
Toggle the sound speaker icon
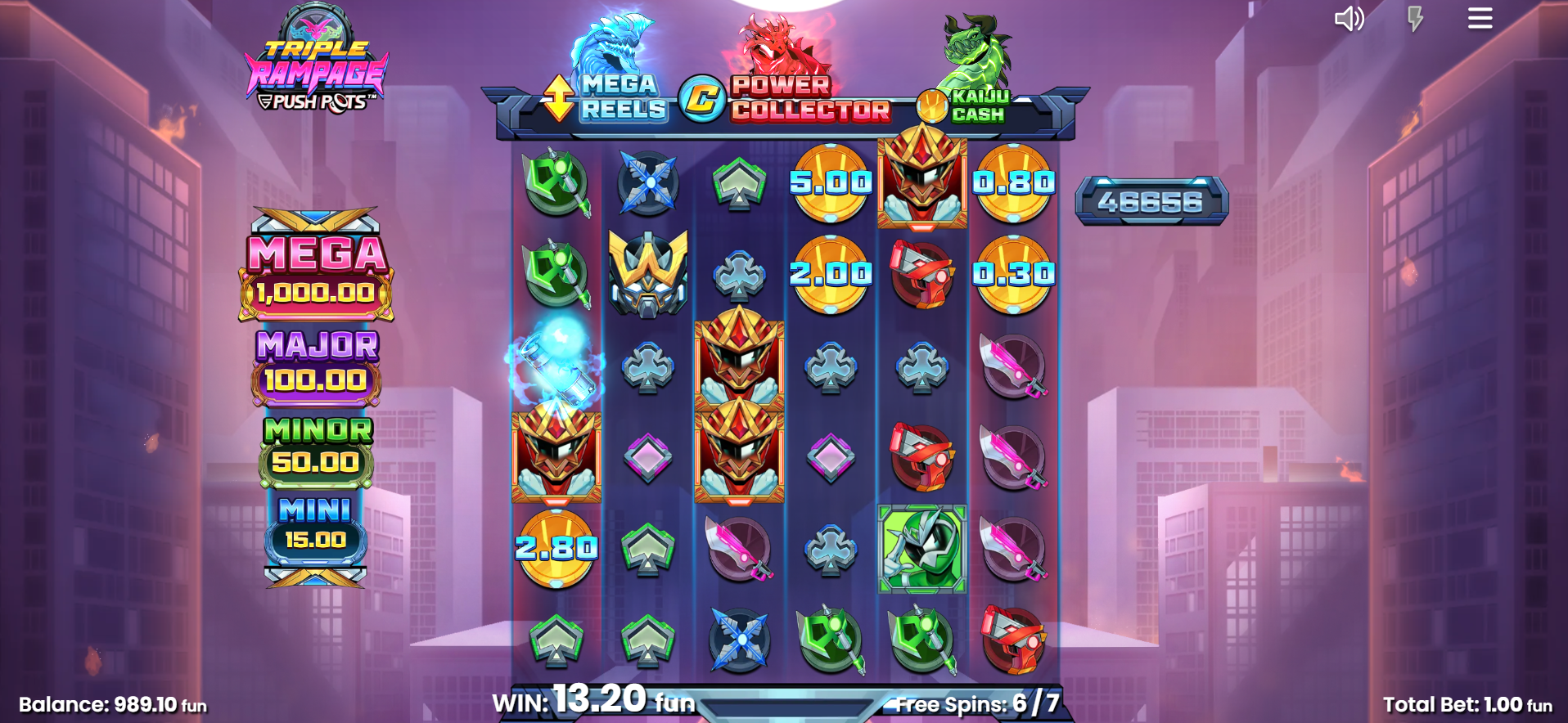tap(1349, 19)
